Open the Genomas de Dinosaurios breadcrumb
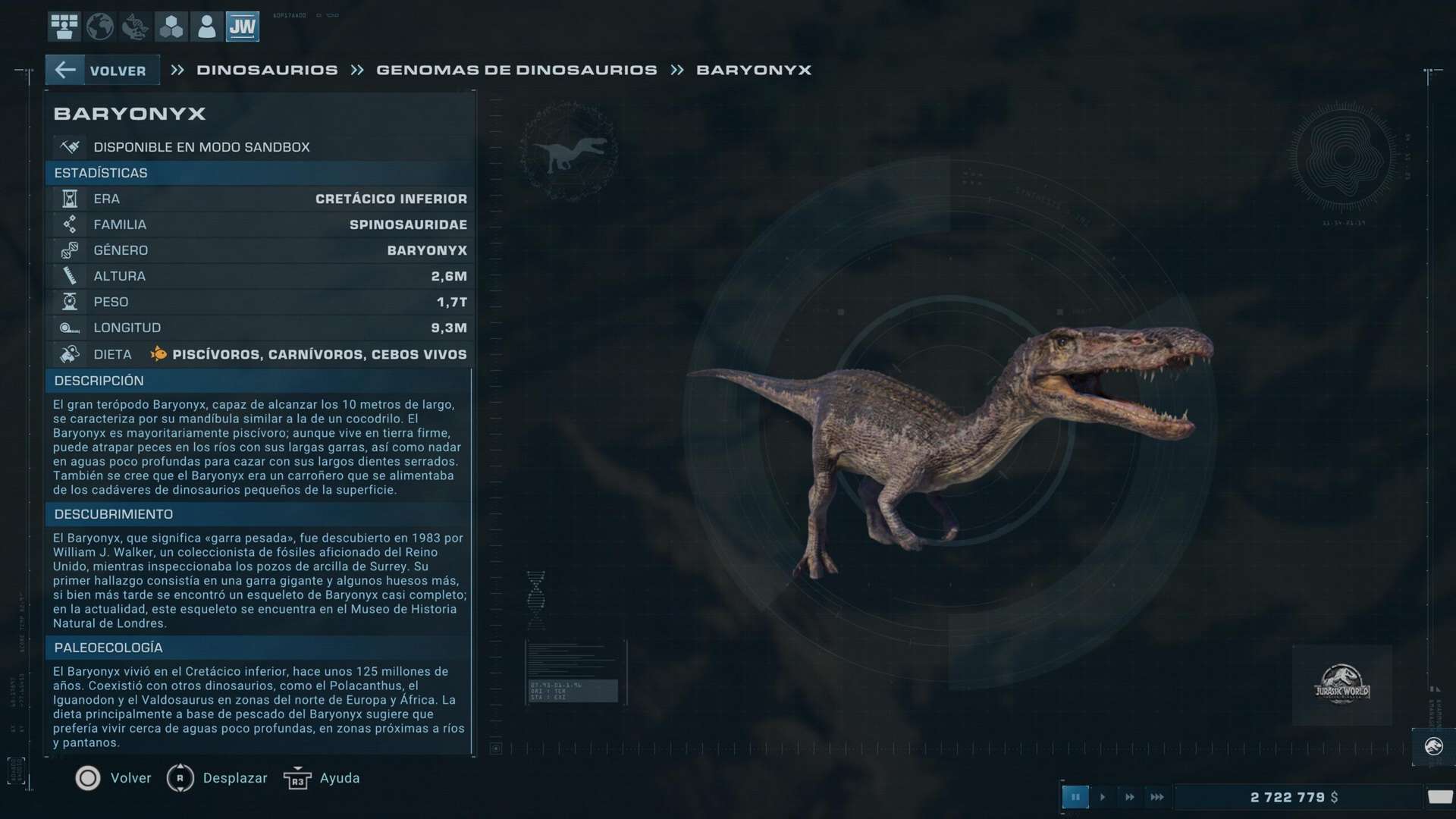The height and width of the screenshot is (819, 1456). [x=516, y=71]
